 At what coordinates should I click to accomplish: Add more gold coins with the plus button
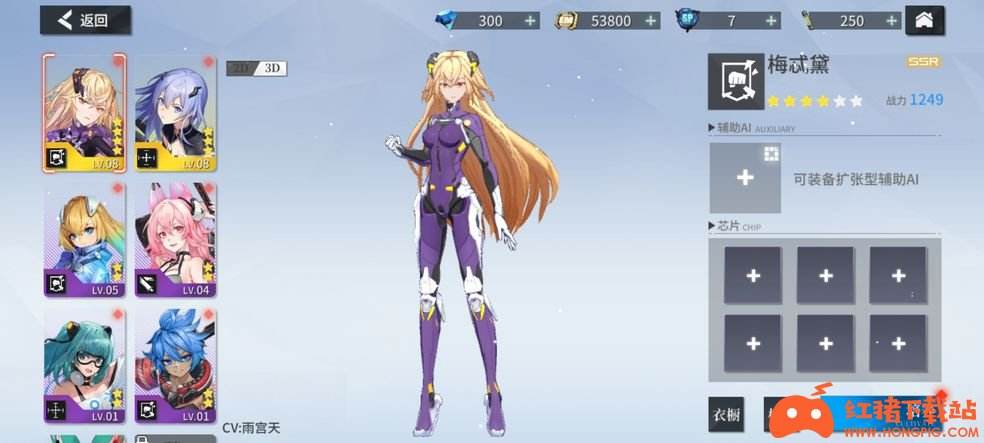coord(651,20)
